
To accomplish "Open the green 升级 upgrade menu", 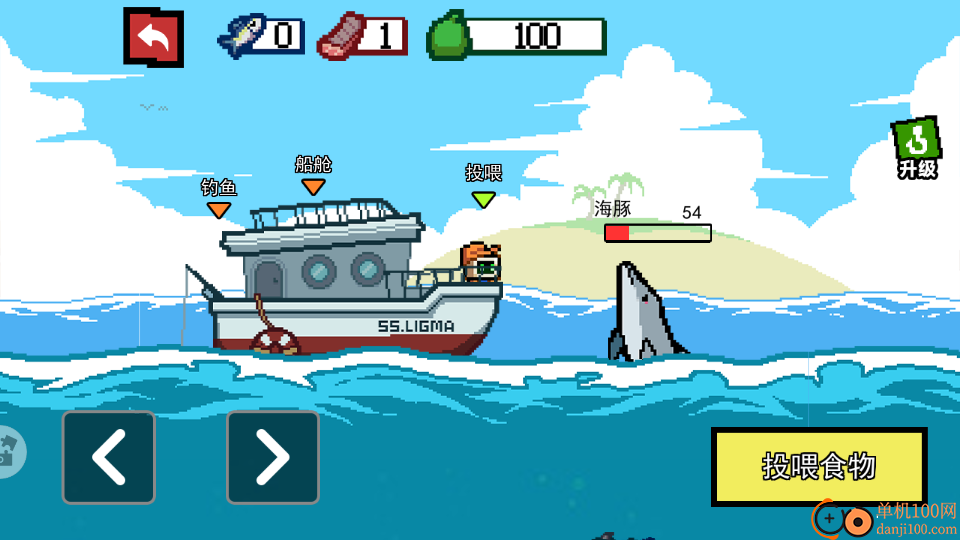I will 916,148.
